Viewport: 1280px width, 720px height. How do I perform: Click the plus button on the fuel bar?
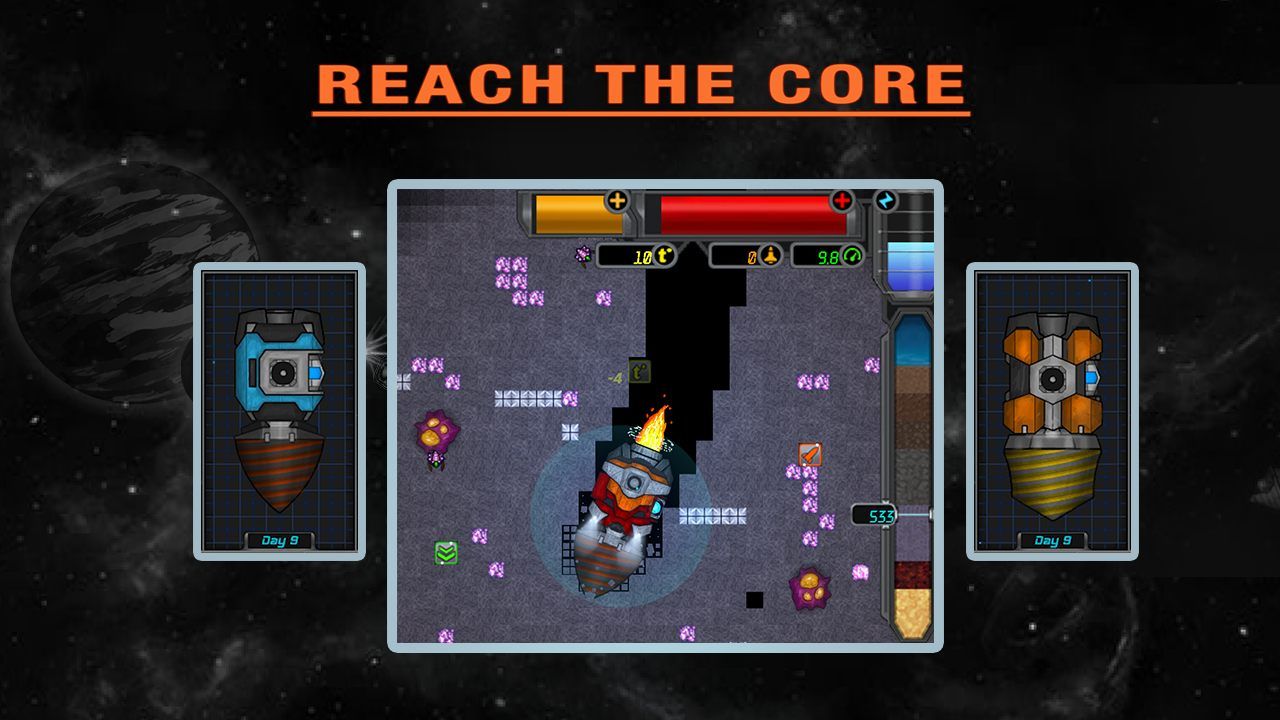[617, 203]
